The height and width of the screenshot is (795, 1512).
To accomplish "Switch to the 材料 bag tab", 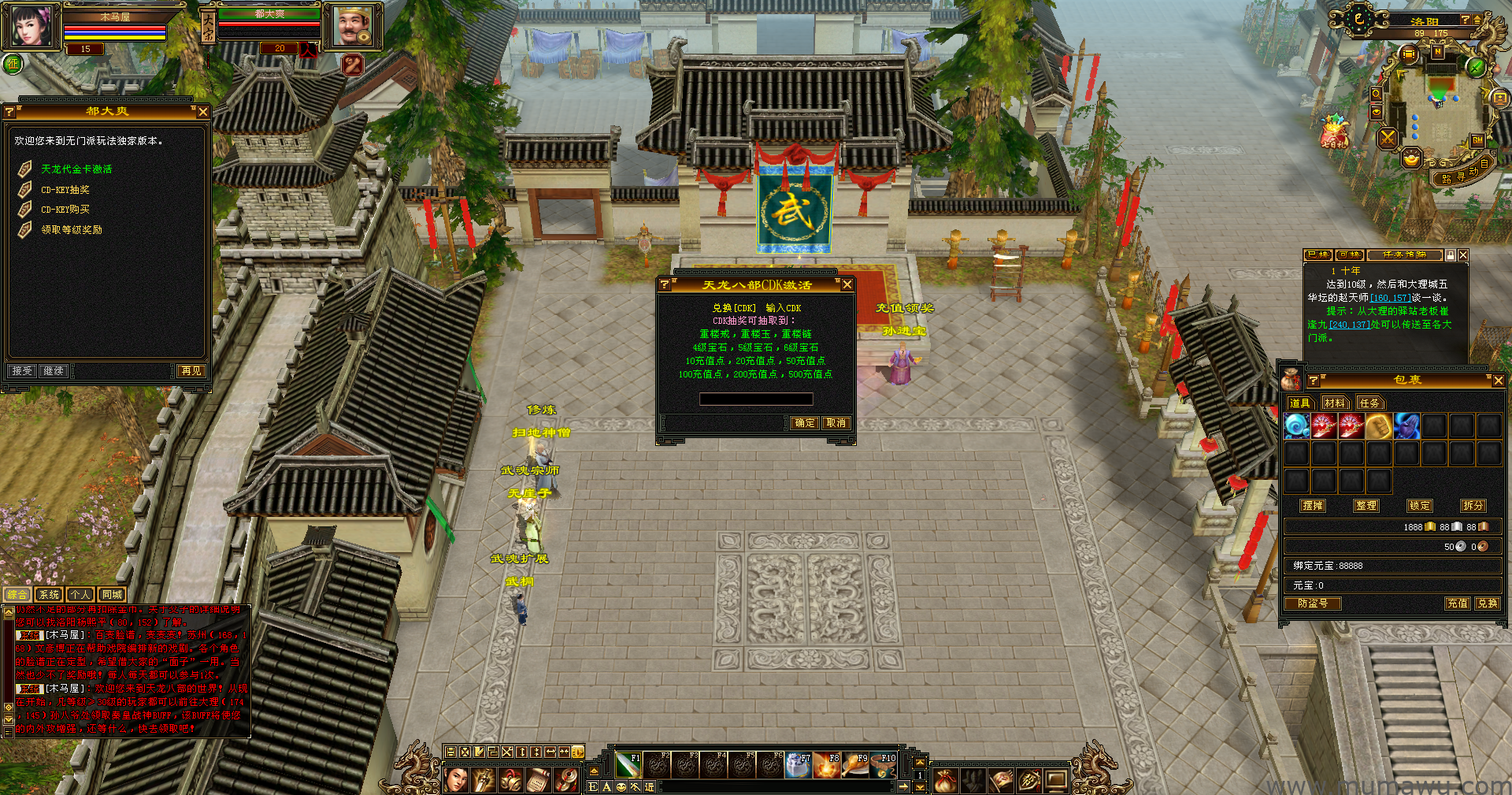I will 1334,403.
